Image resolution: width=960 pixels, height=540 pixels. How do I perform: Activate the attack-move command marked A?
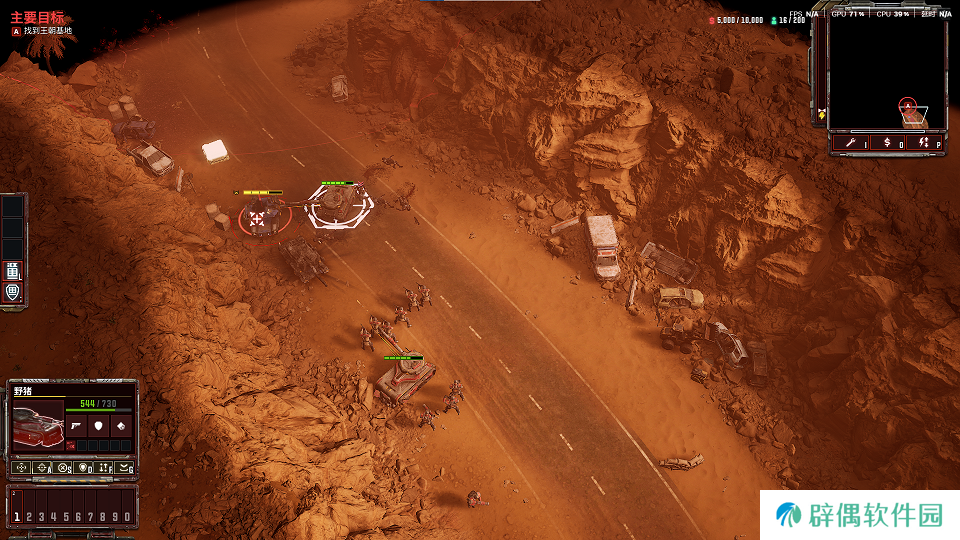pos(42,467)
